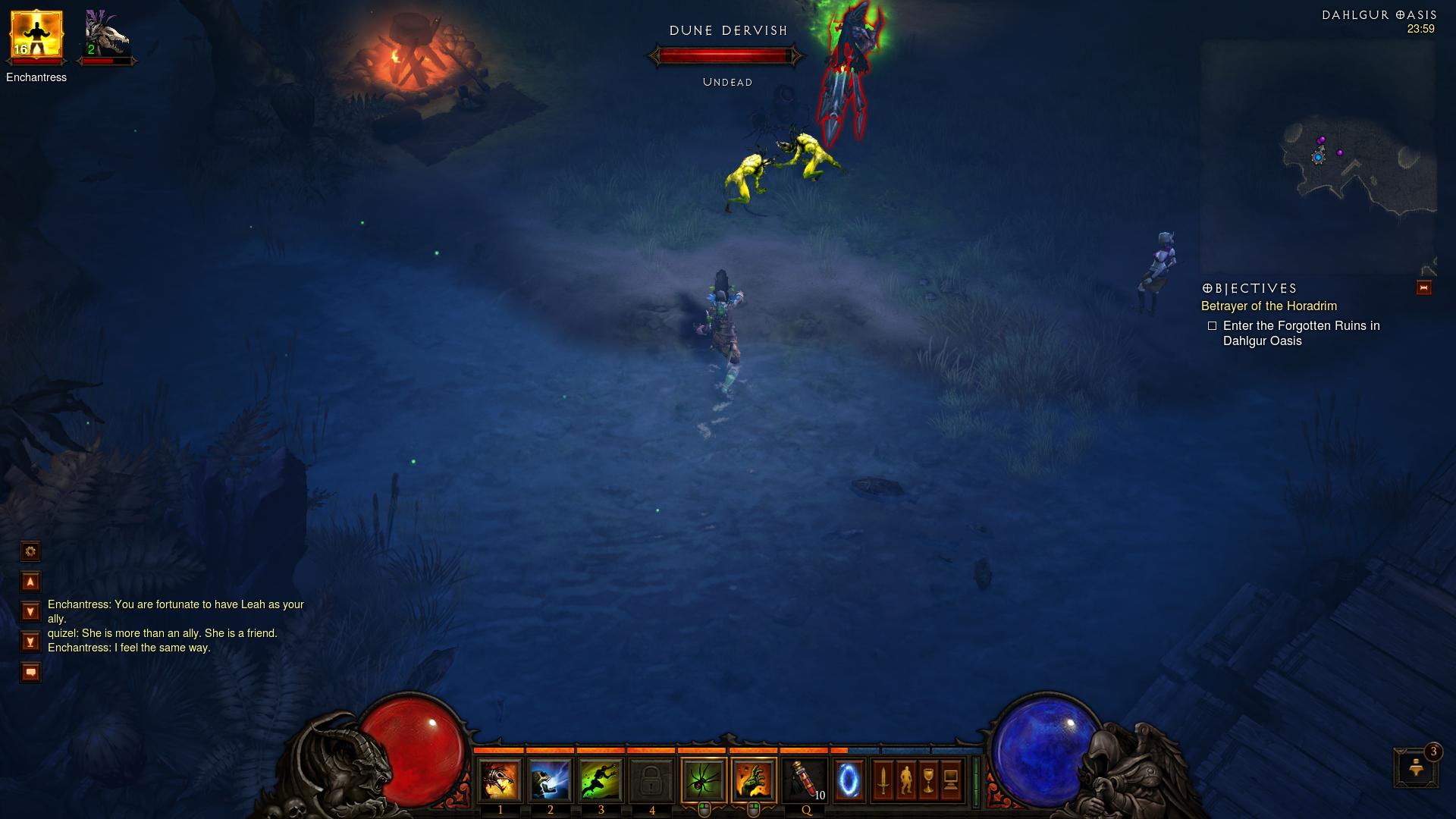This screenshot has height=819, width=1456.
Task: Trigger the green running figure skill
Action: point(601,780)
